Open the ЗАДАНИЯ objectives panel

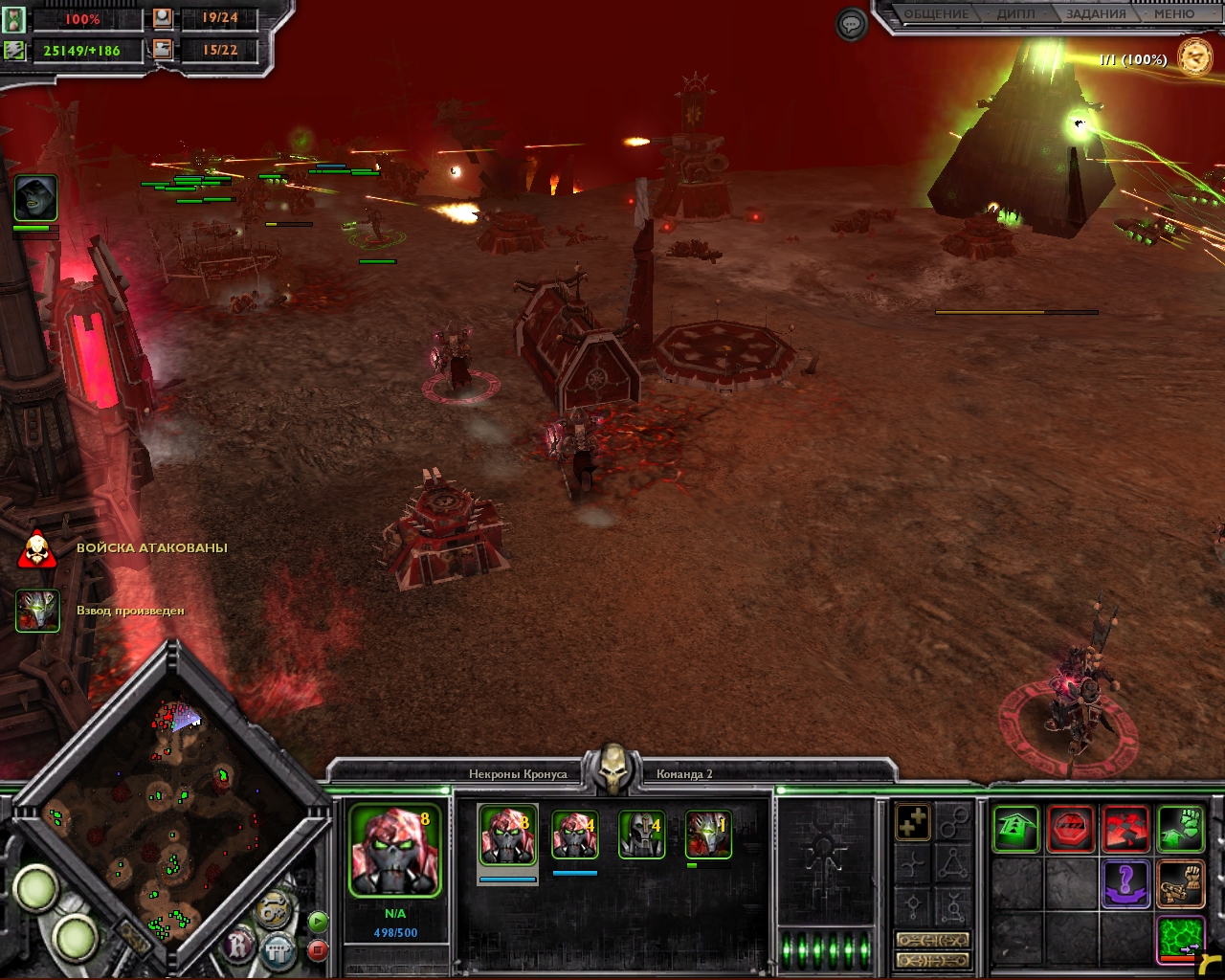(x=1095, y=14)
